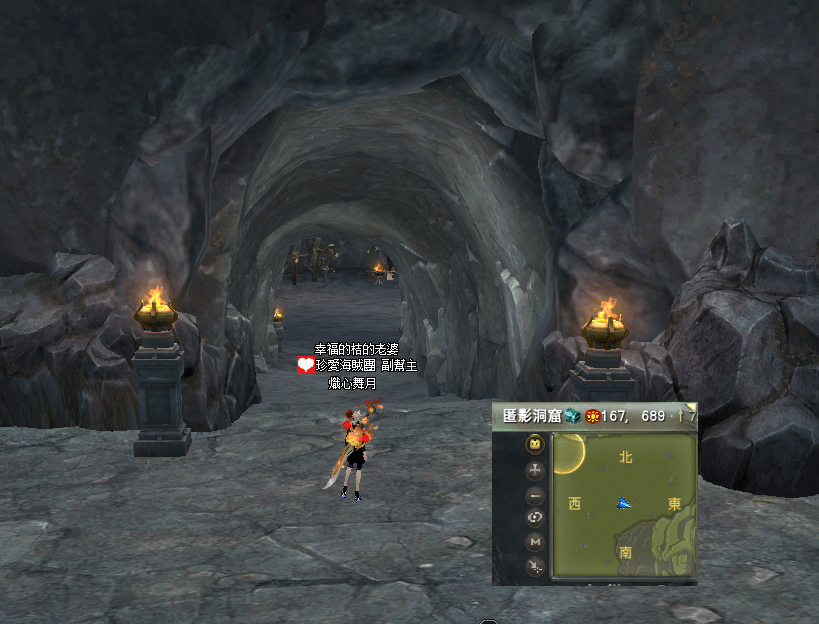Zoom in the minimap with plus button
Screen dimensions: 819x624
click(x=536, y=469)
